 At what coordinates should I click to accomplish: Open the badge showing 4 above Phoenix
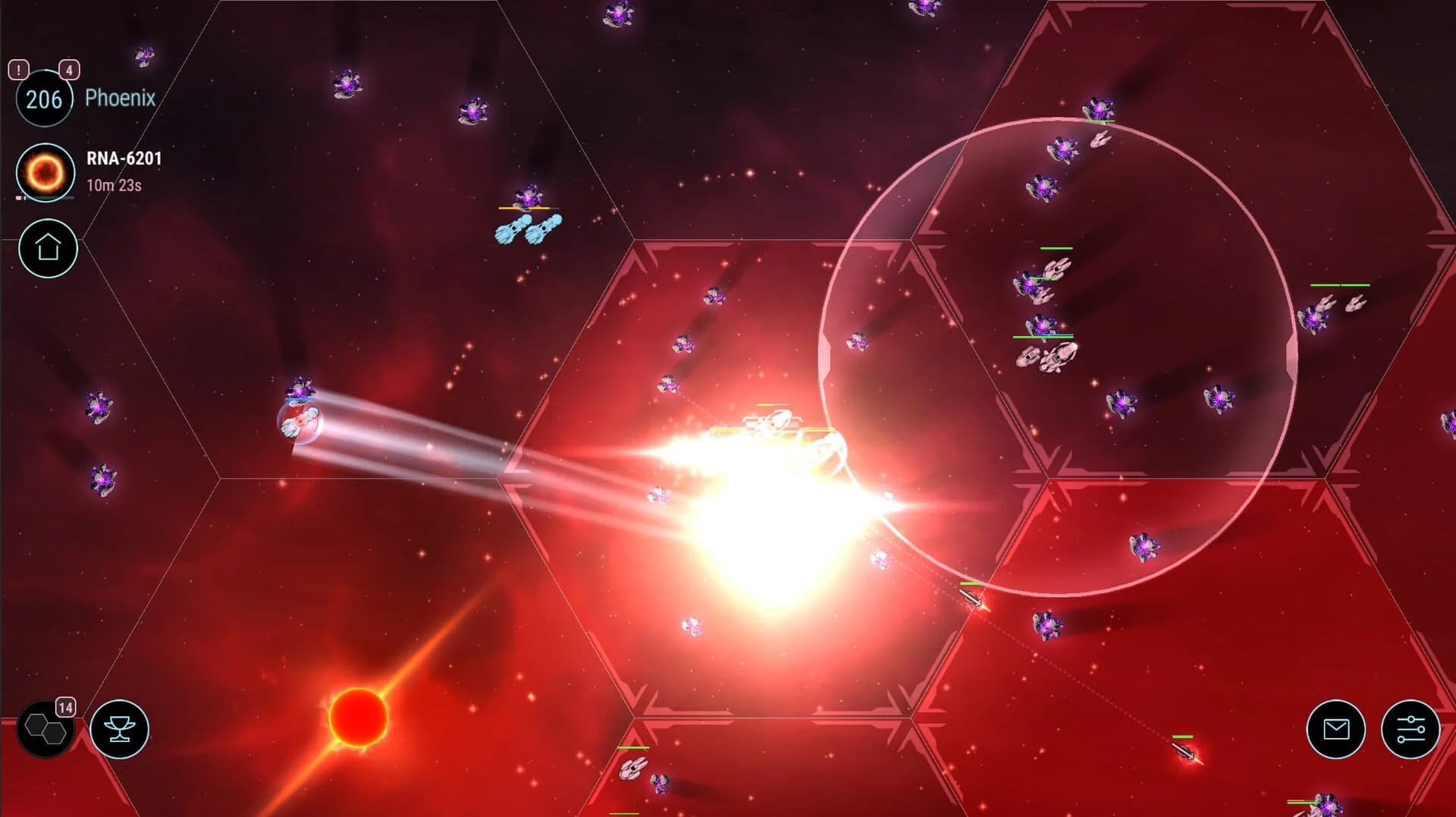point(70,70)
